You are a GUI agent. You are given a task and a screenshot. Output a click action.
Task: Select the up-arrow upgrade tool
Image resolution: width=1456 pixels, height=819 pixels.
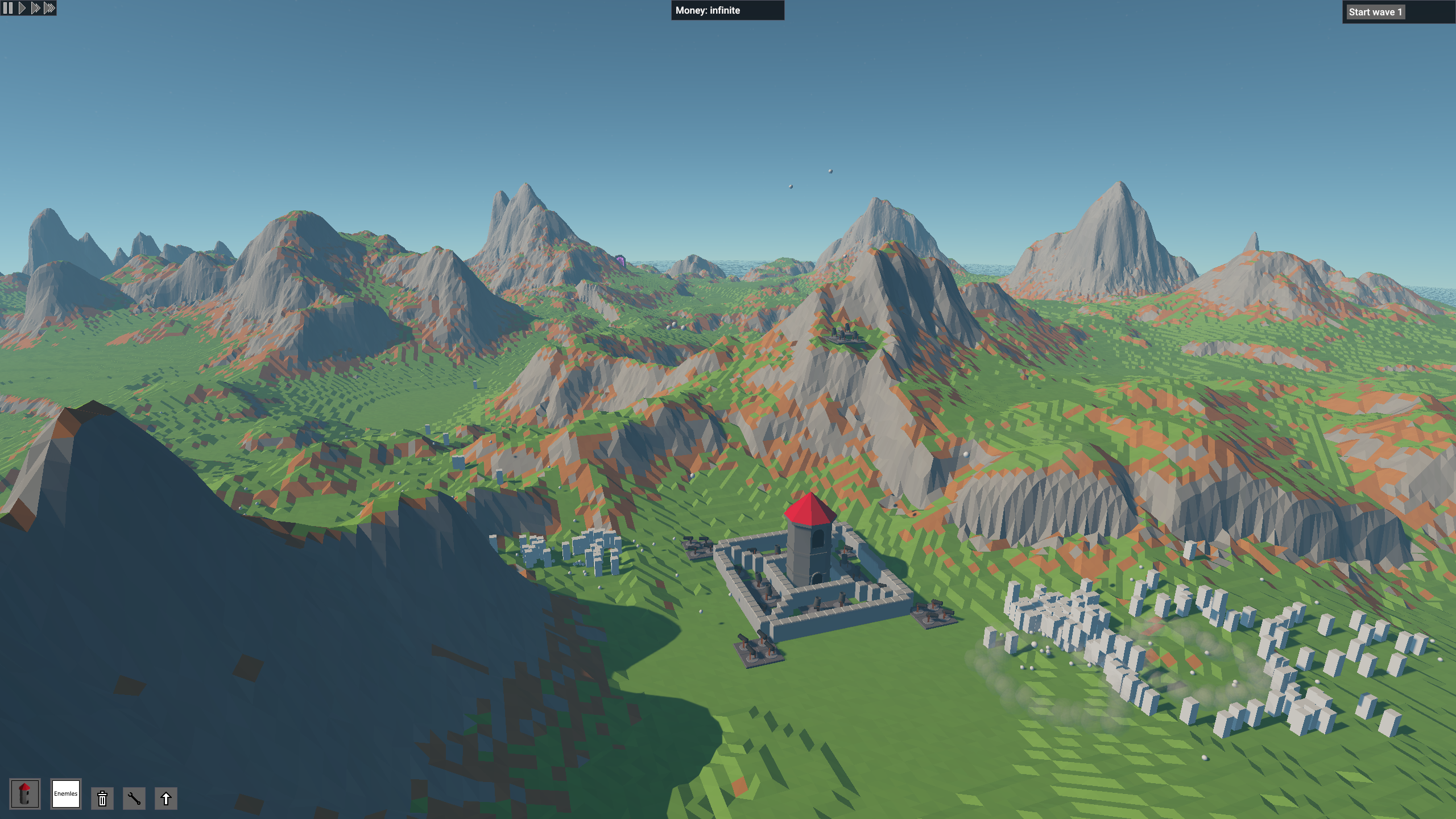click(x=166, y=799)
